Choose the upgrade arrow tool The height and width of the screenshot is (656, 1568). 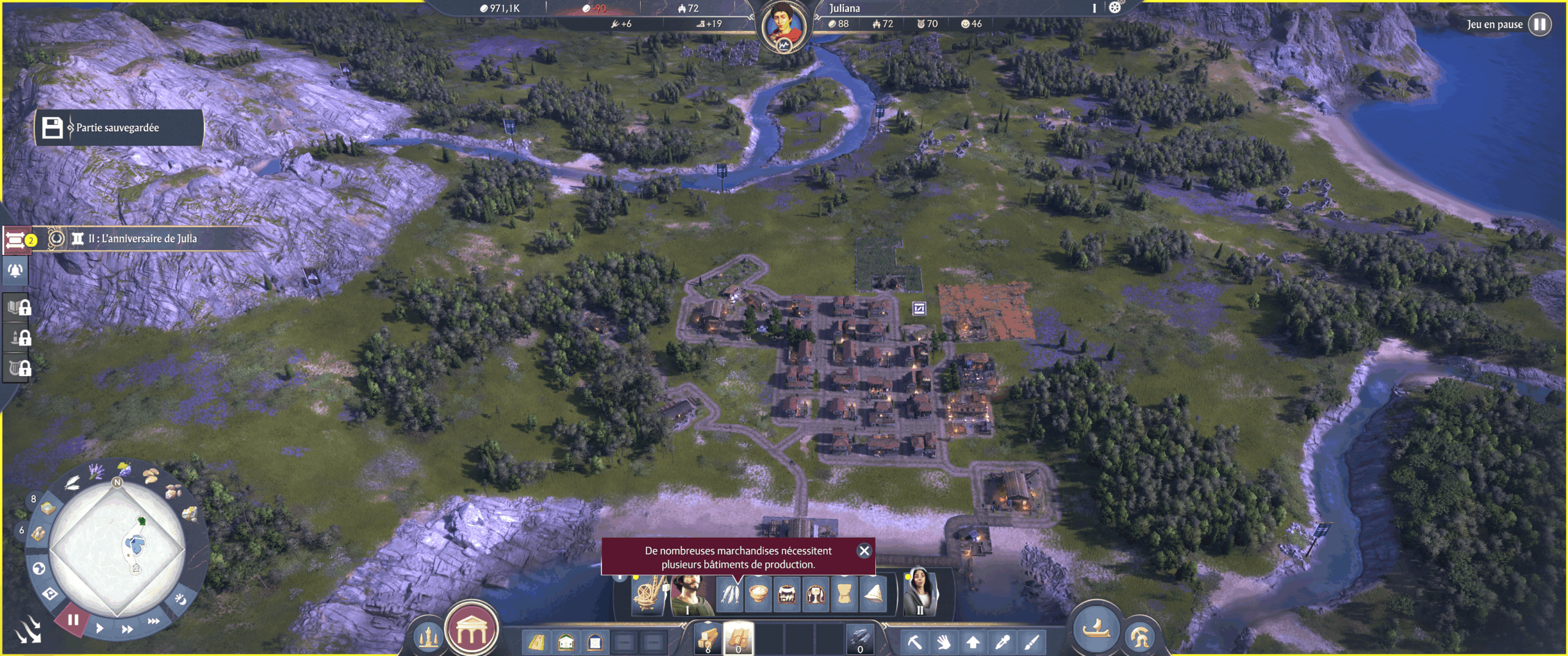[973, 642]
